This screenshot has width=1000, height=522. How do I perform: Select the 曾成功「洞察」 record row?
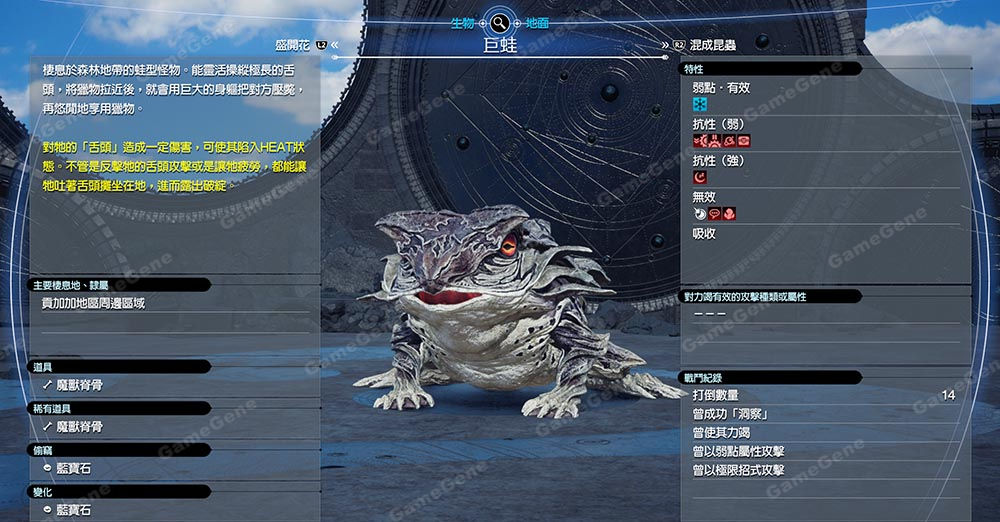(822, 414)
